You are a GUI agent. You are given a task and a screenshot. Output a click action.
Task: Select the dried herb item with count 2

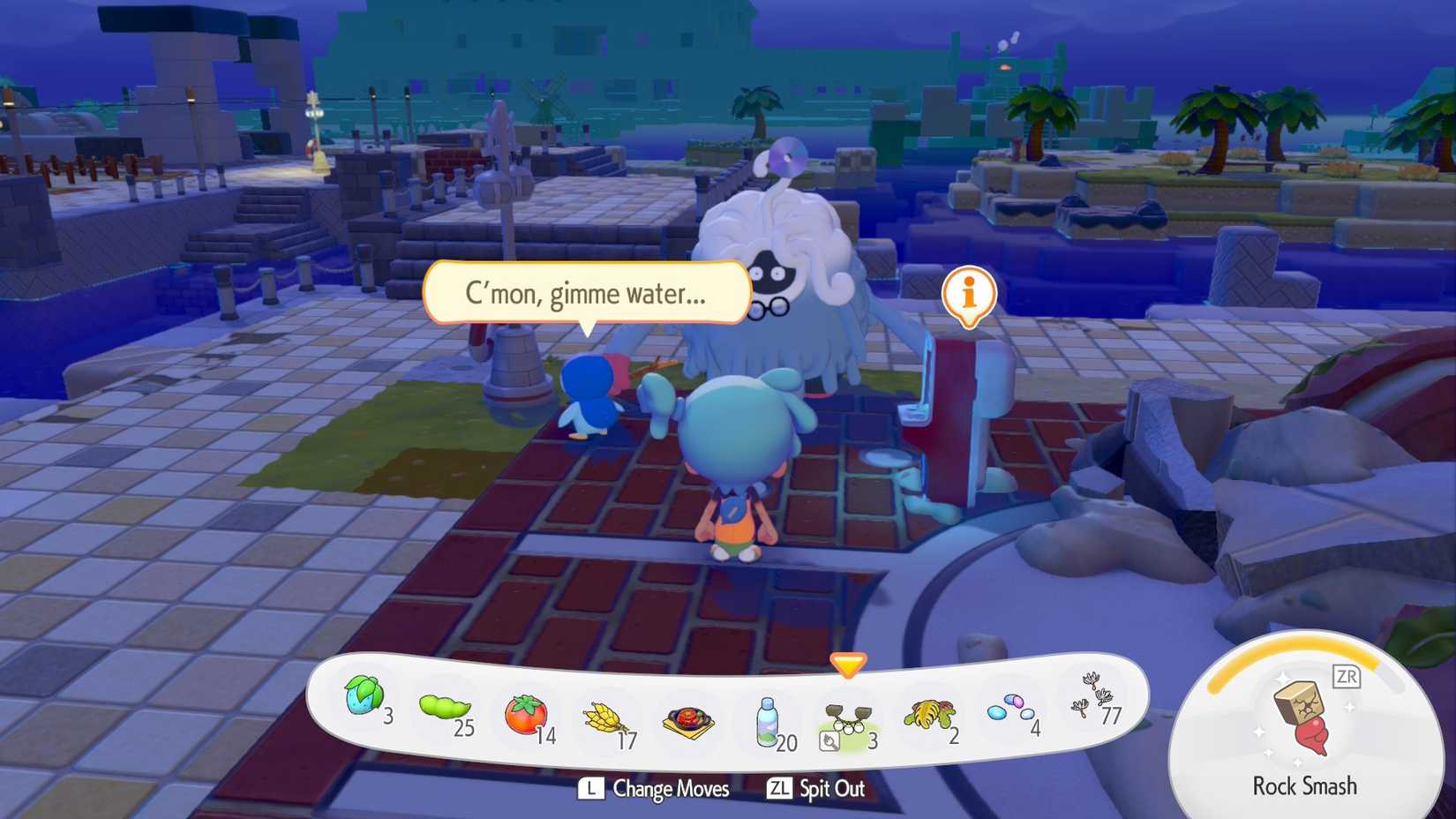point(929,713)
